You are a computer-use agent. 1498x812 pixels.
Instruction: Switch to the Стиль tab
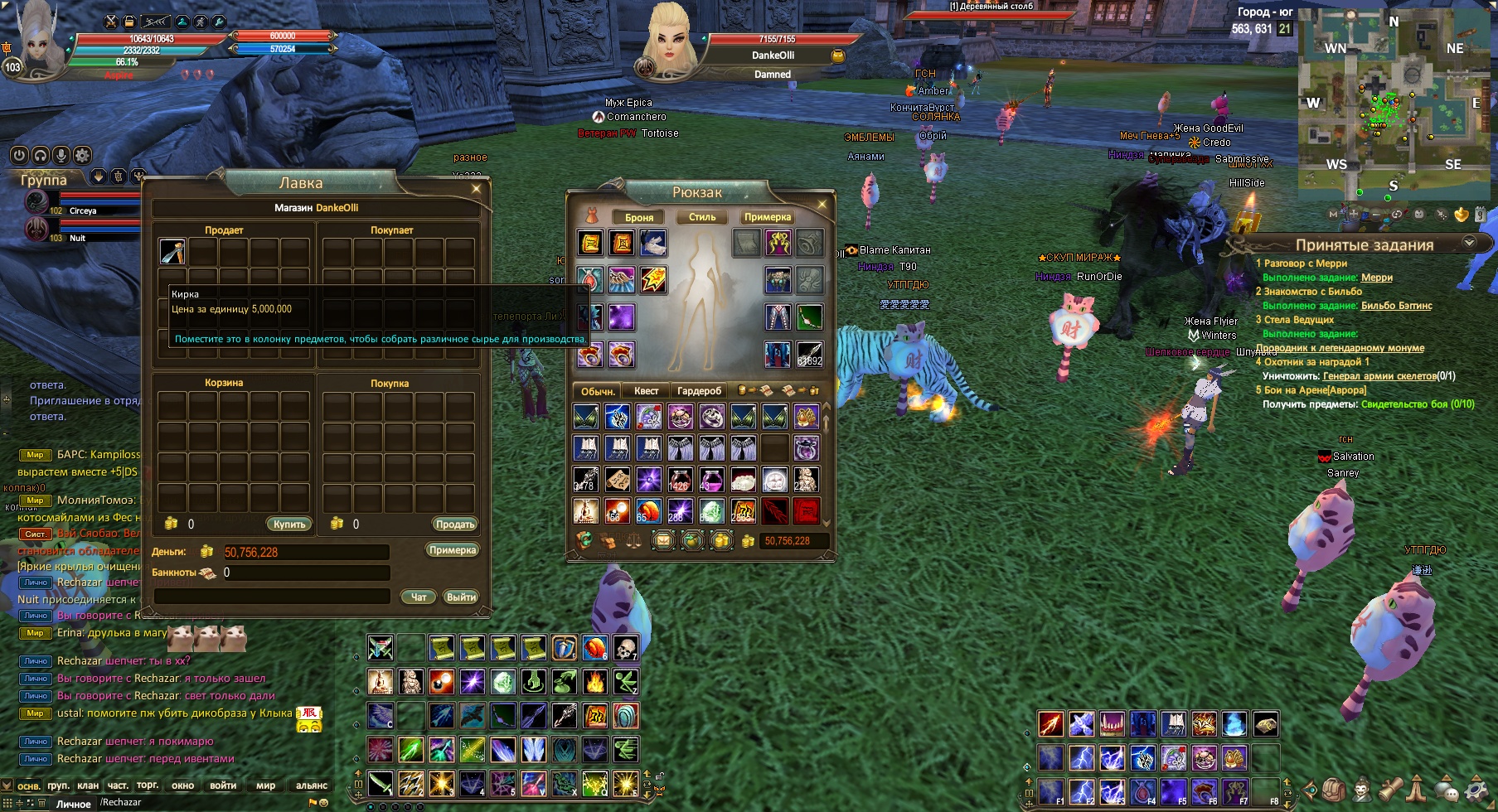pos(702,217)
